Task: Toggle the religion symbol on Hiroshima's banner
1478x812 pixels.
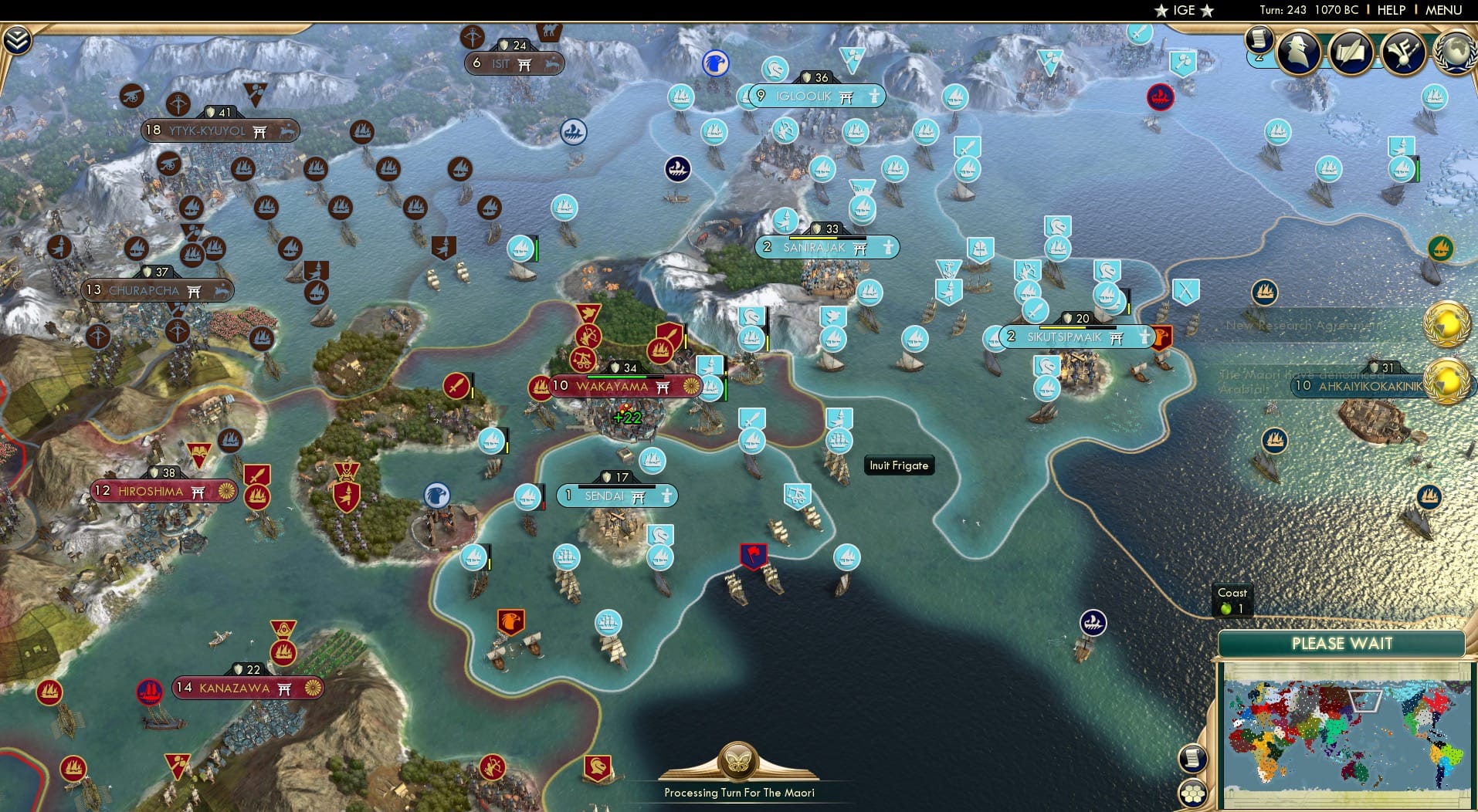Action: click(x=199, y=491)
